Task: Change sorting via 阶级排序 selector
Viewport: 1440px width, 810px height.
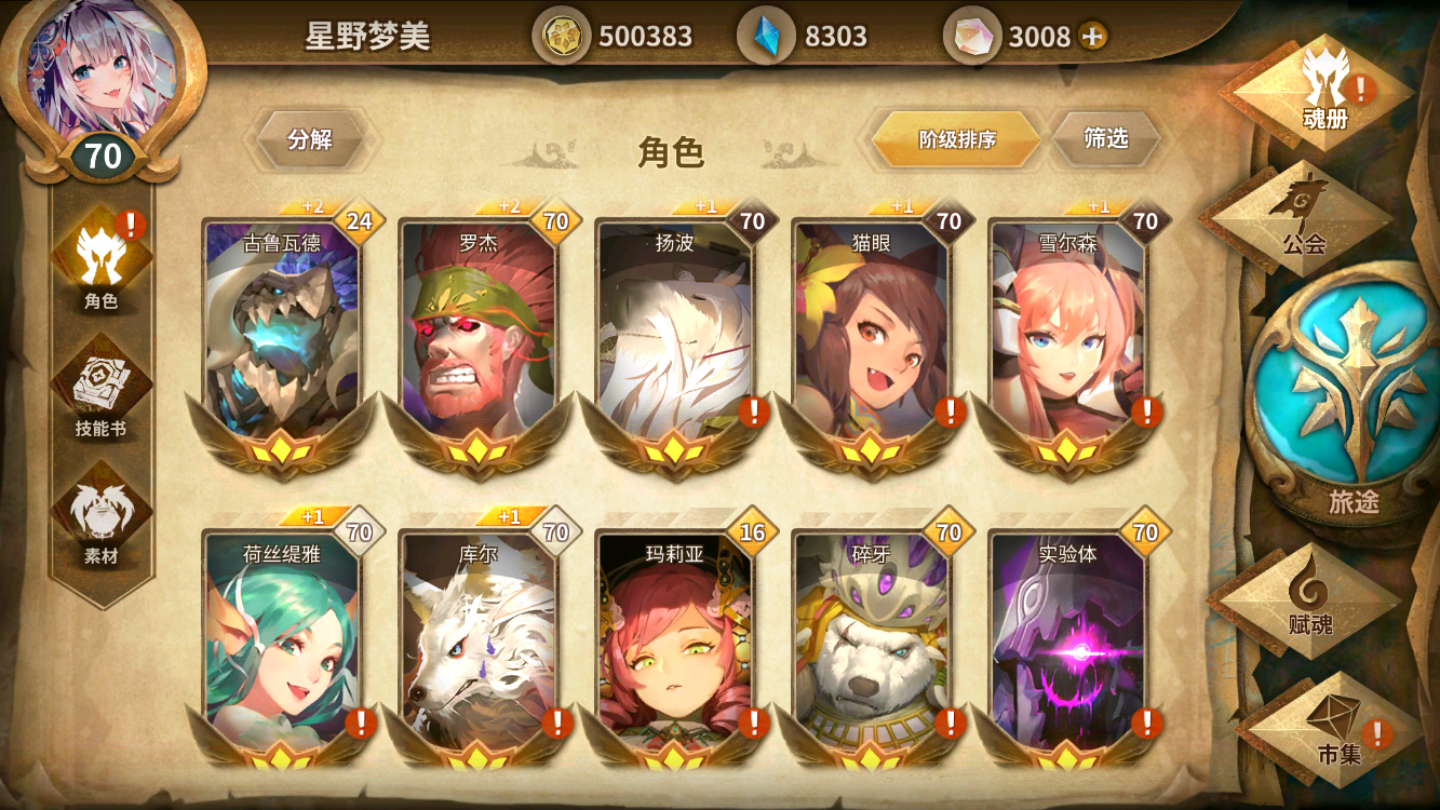Action: (953, 140)
